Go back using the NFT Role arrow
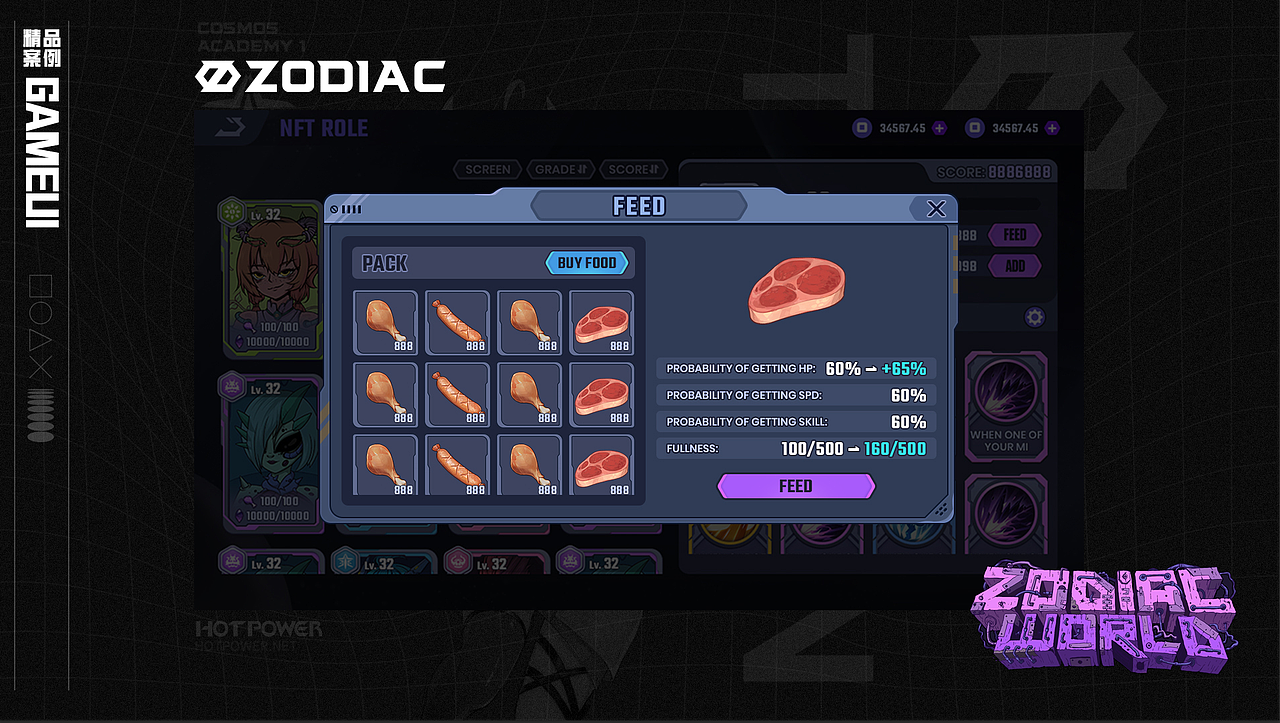 pyautogui.click(x=229, y=128)
